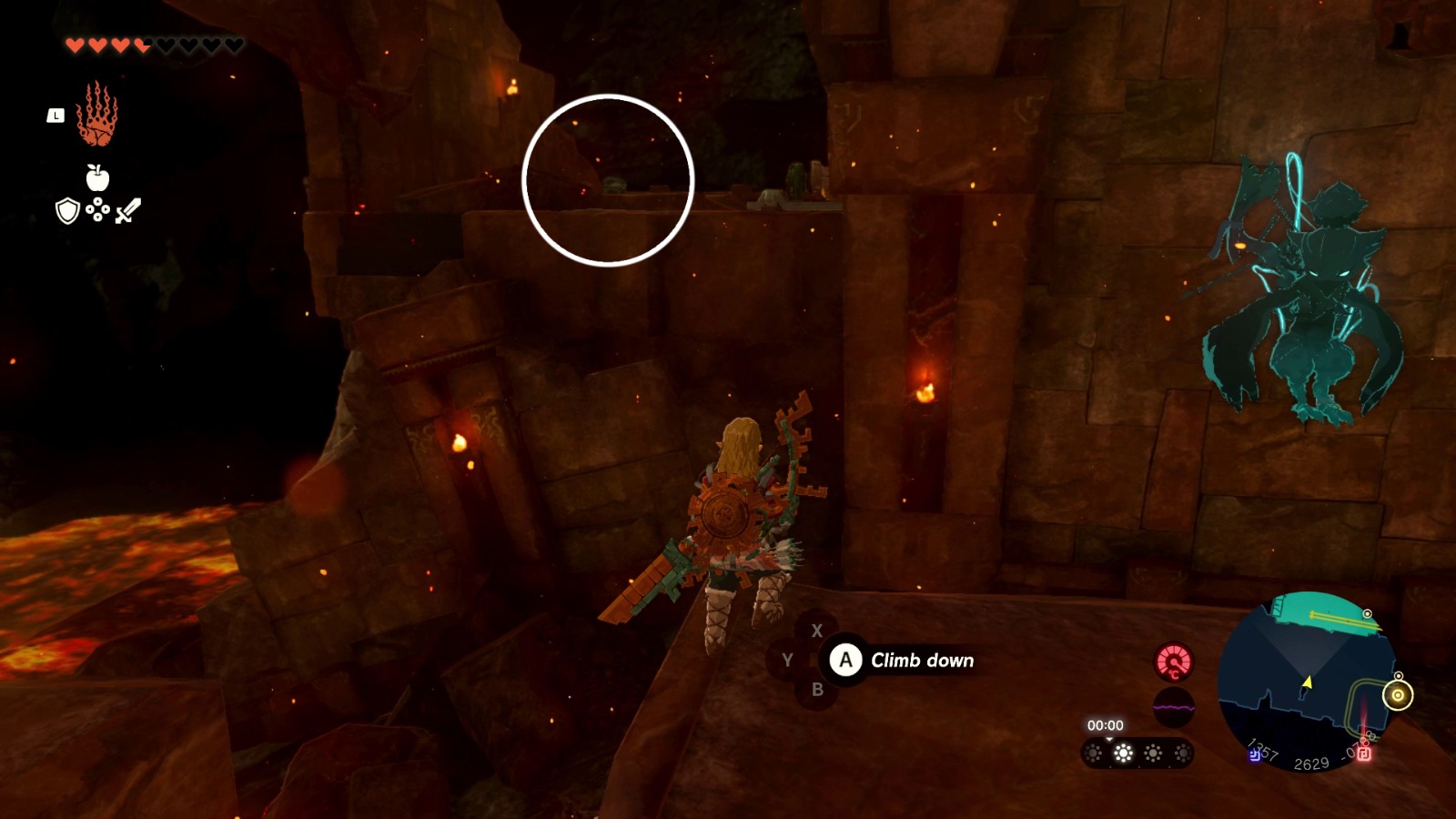
Task: Click the last weather dot on the forecast bar
Action: pyautogui.click(x=1183, y=752)
